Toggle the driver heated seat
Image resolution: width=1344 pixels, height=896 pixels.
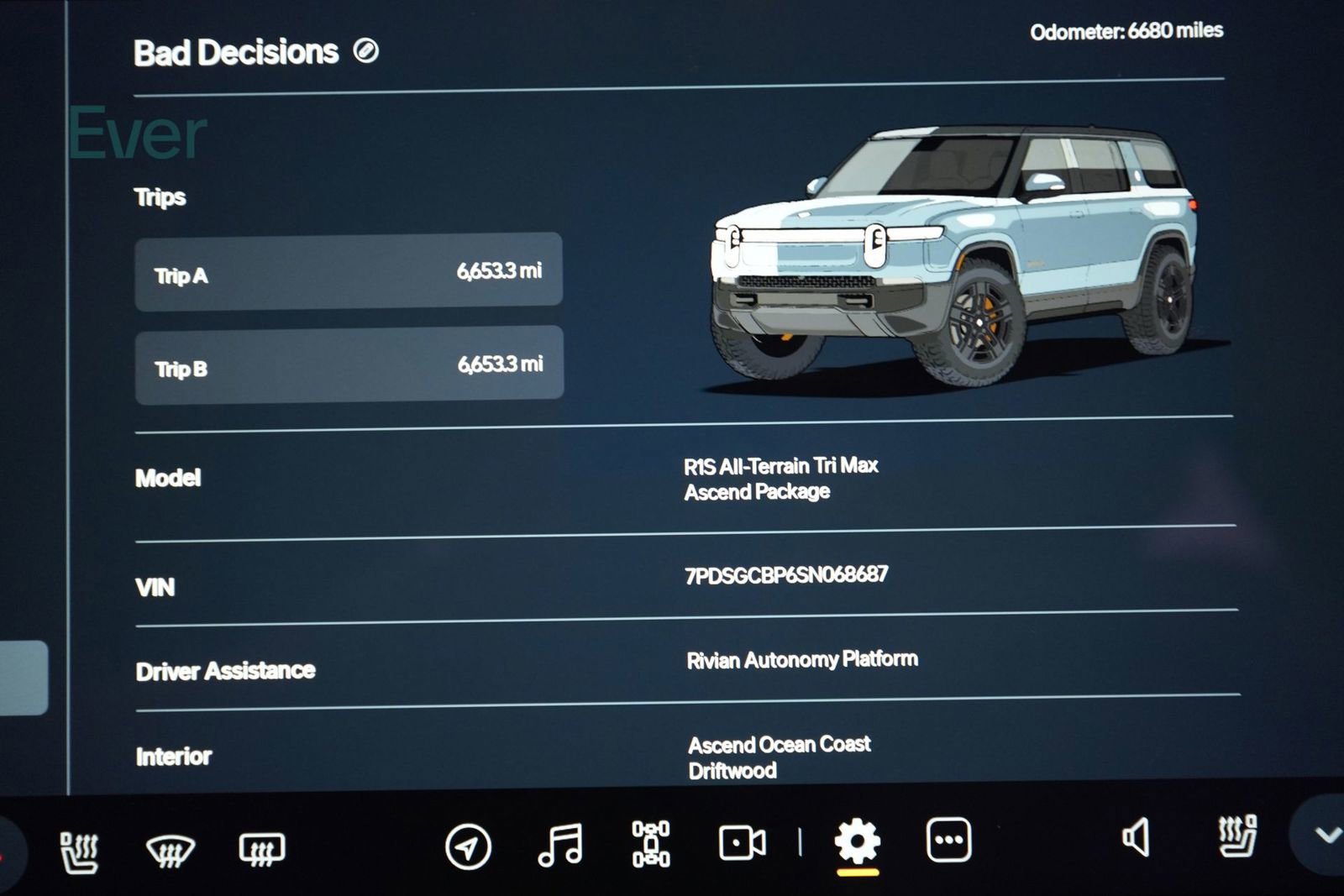coord(79,851)
